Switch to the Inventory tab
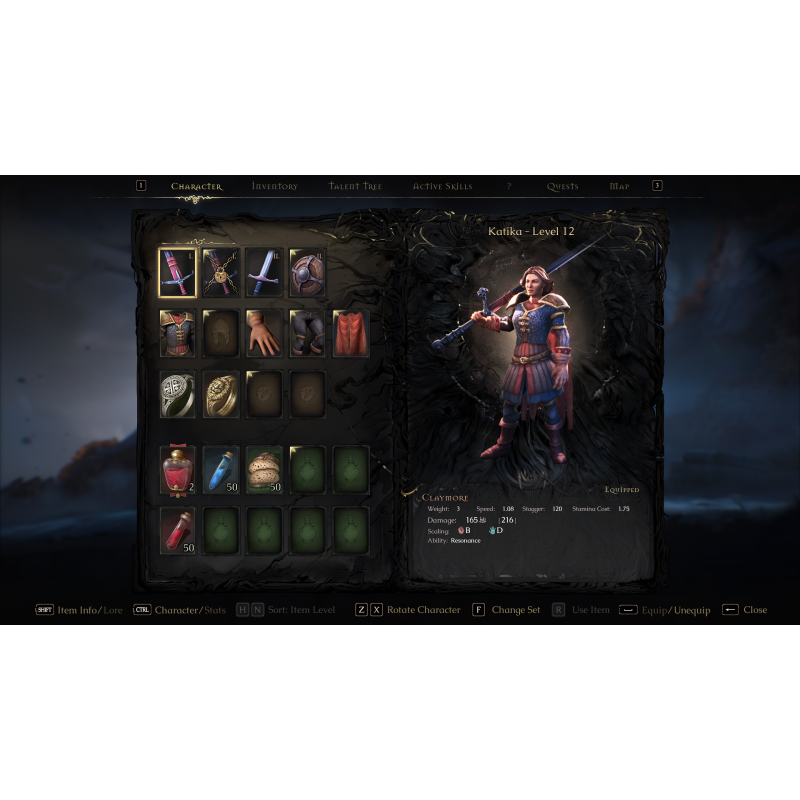This screenshot has width=800, height=800. point(274,186)
